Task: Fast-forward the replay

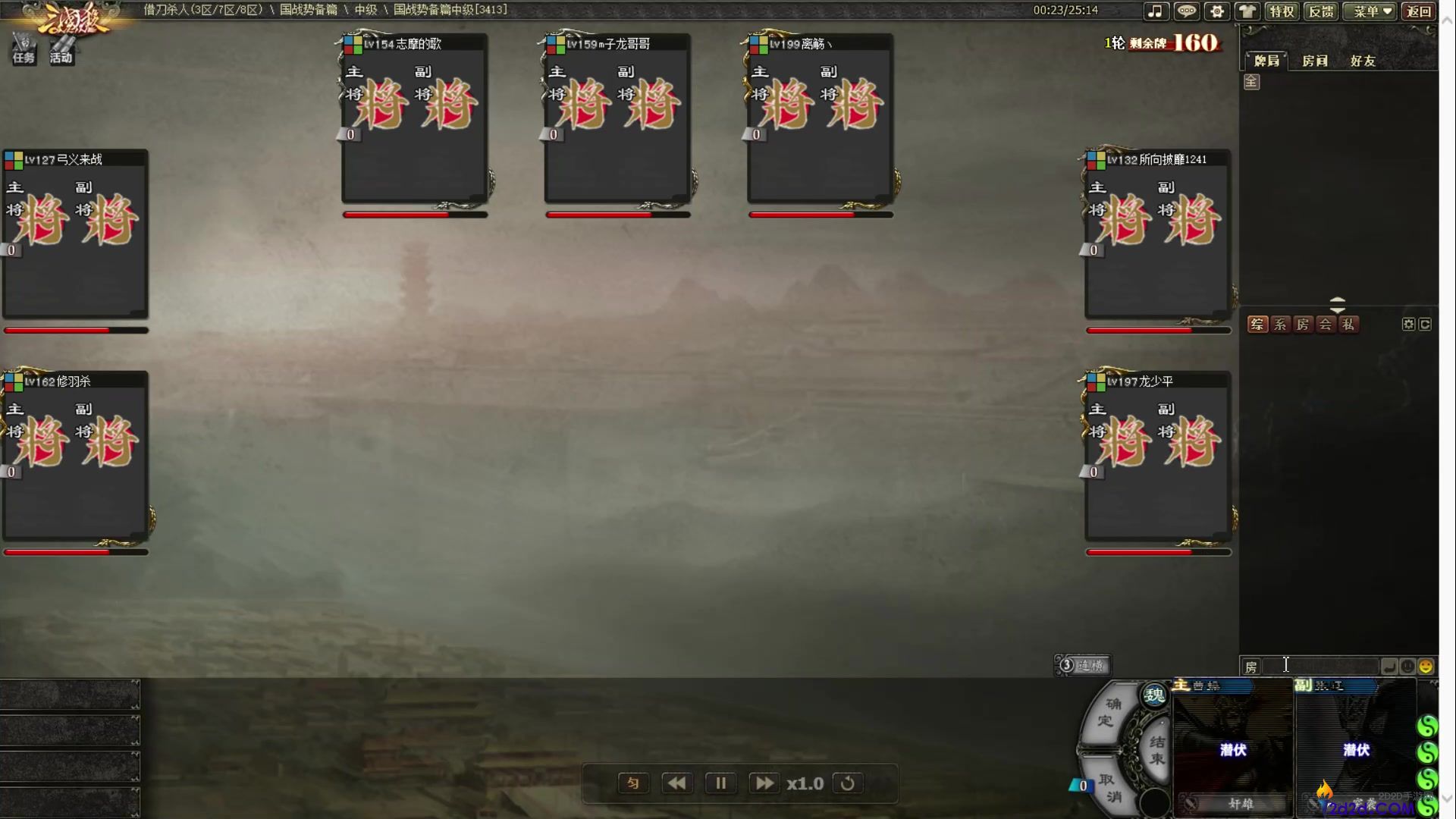Action: tap(764, 783)
